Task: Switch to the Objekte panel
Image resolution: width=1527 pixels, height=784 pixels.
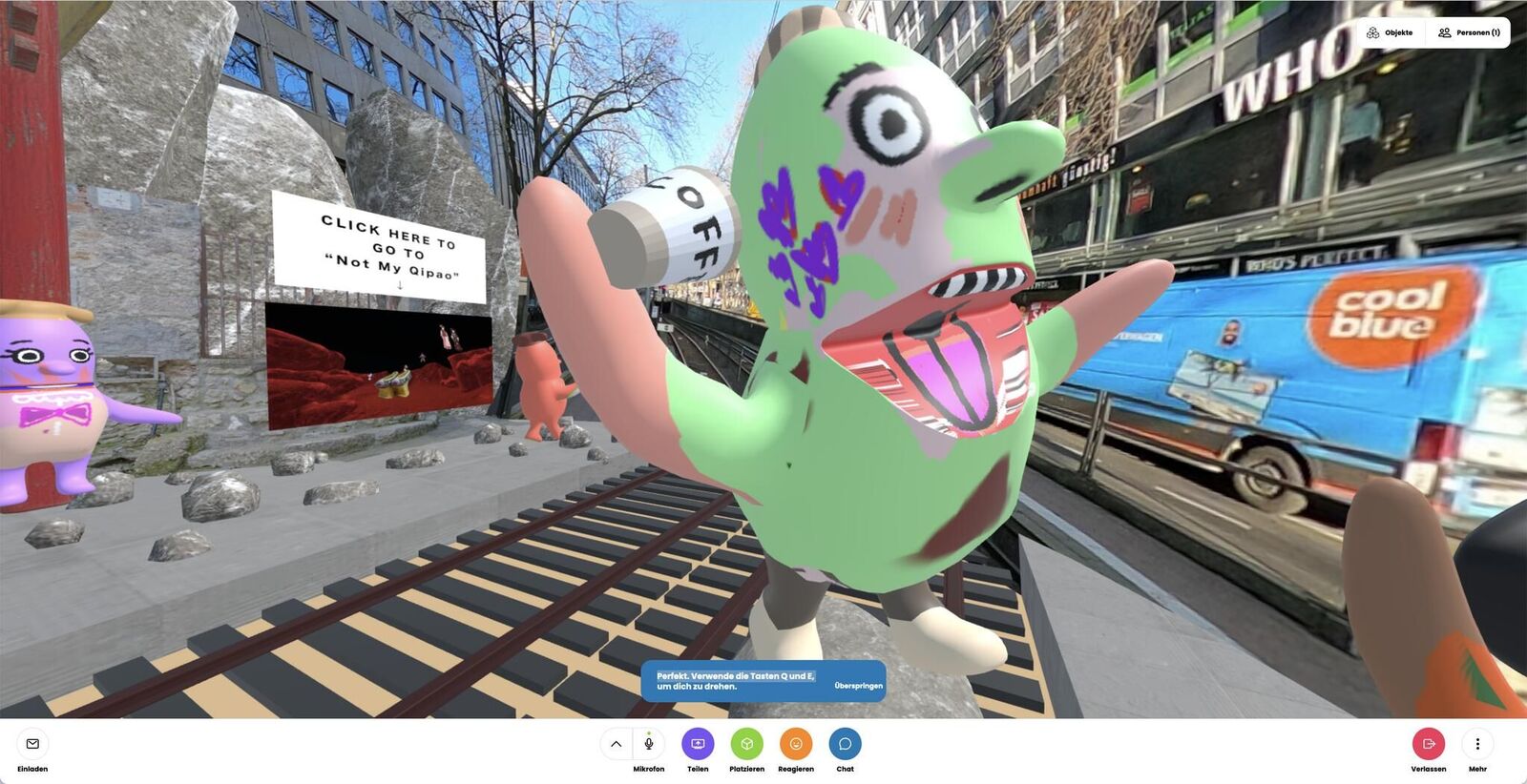Action: point(1391,32)
